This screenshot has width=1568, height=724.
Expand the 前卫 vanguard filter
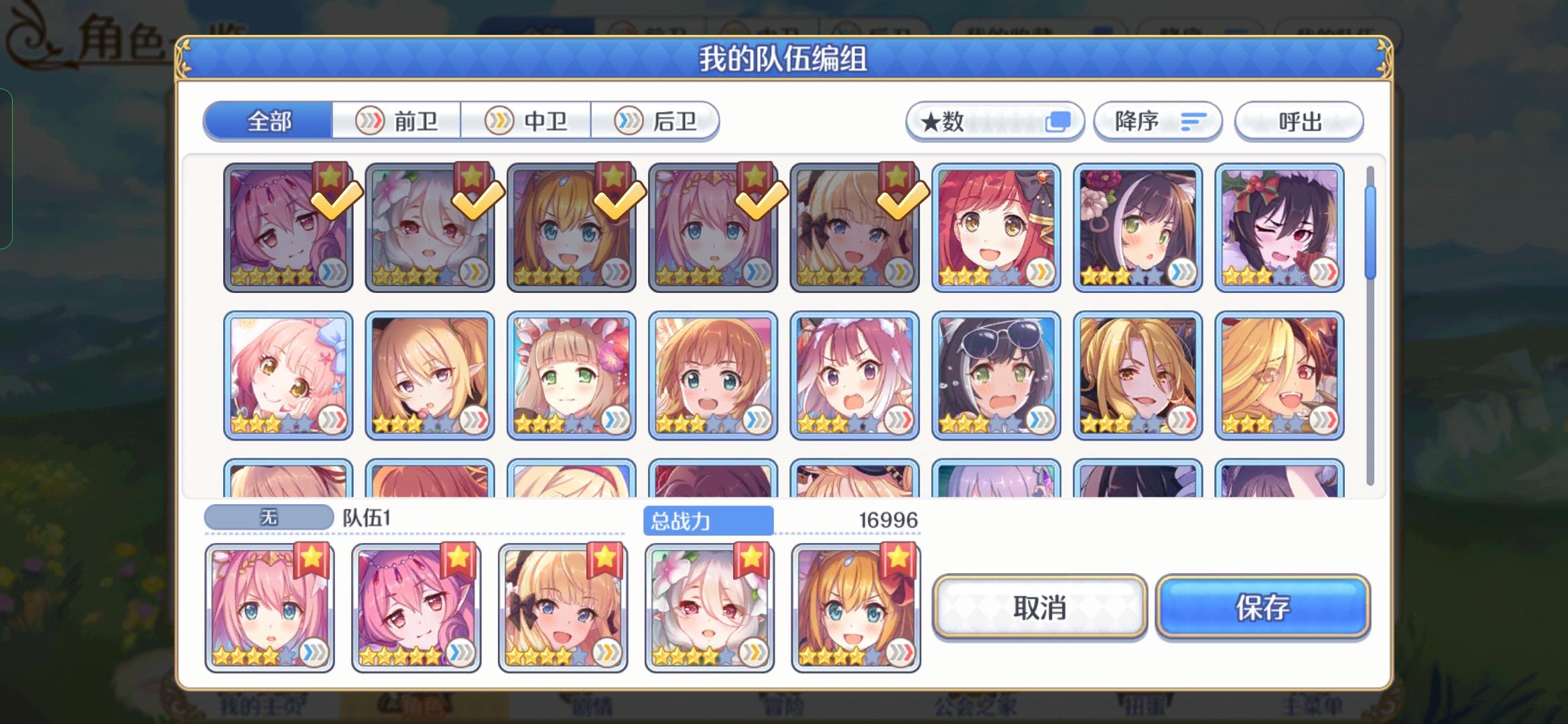tap(398, 121)
